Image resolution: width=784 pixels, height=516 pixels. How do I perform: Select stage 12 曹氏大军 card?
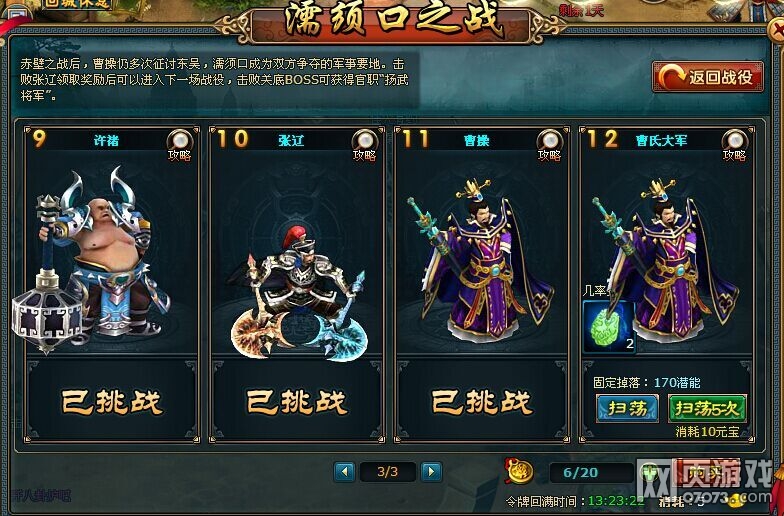(x=666, y=240)
